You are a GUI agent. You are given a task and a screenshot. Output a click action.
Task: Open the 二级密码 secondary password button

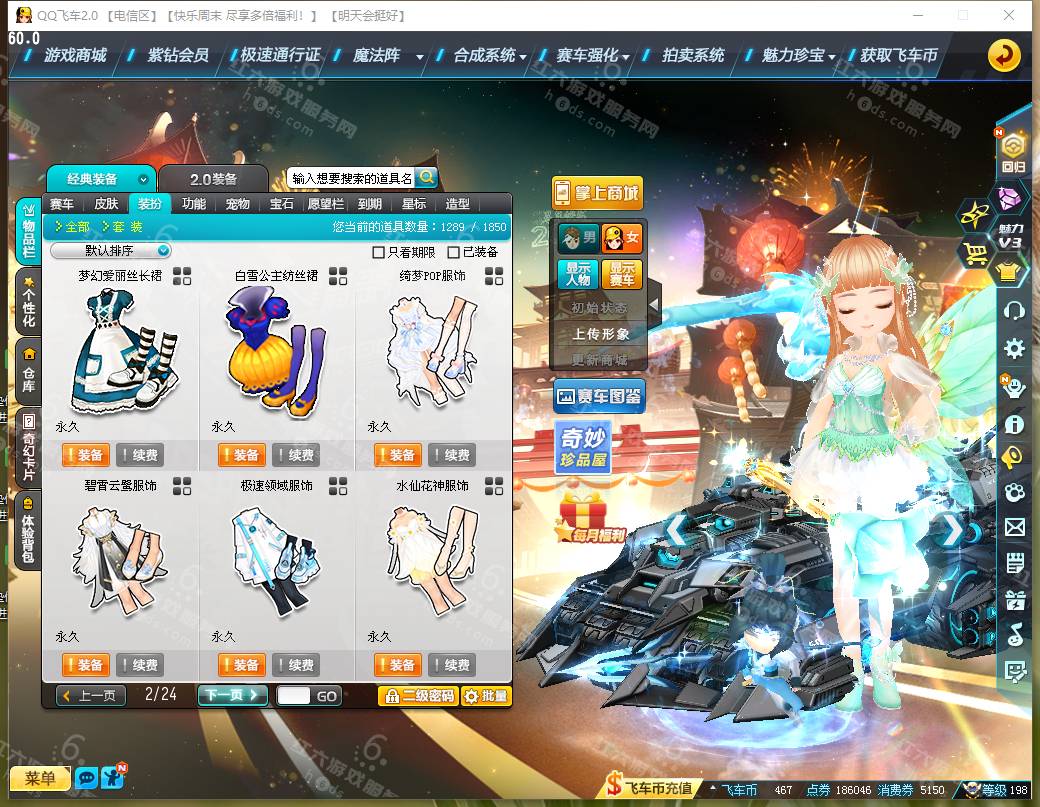click(418, 696)
